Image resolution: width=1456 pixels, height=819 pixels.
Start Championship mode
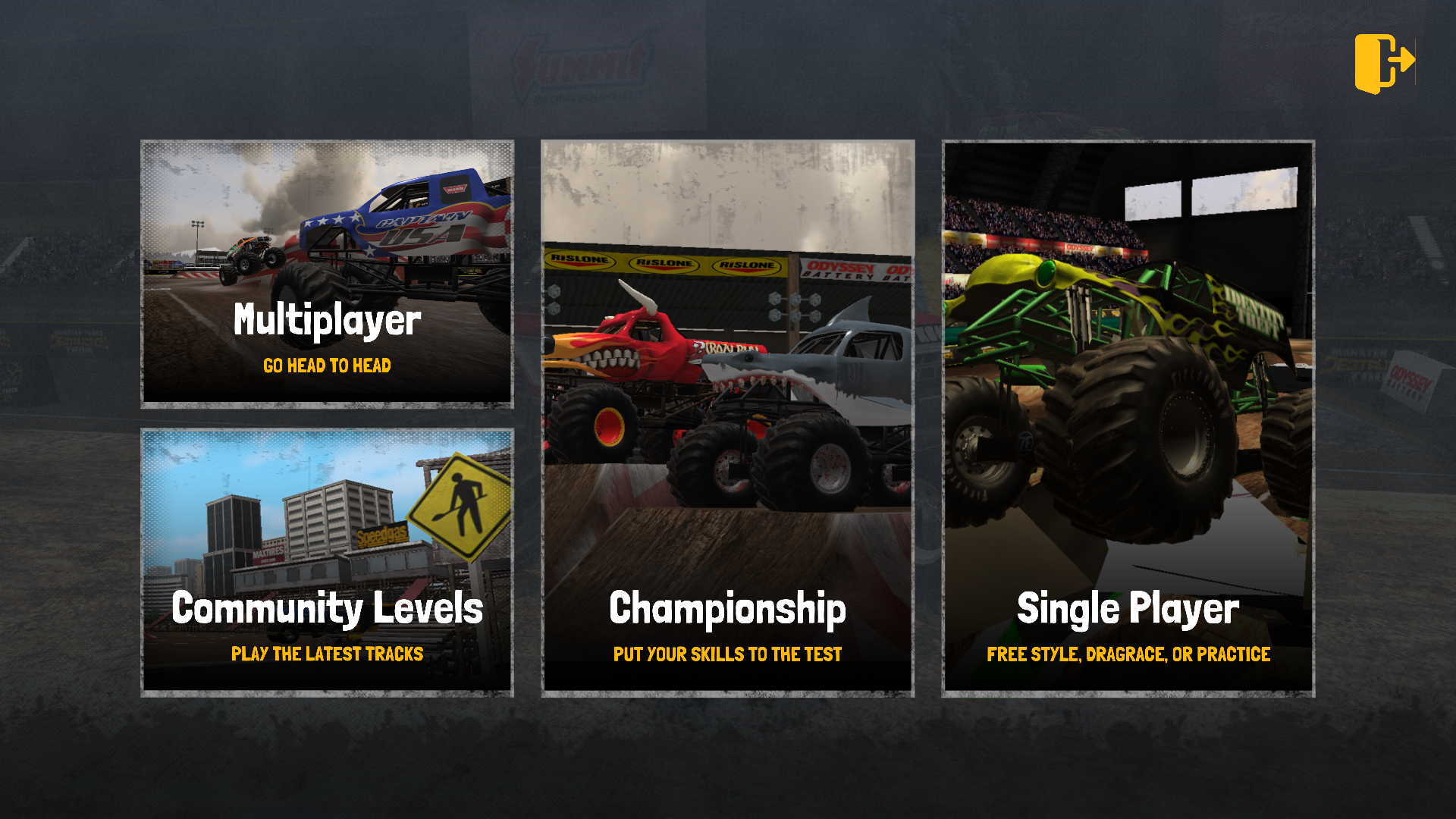[727, 417]
